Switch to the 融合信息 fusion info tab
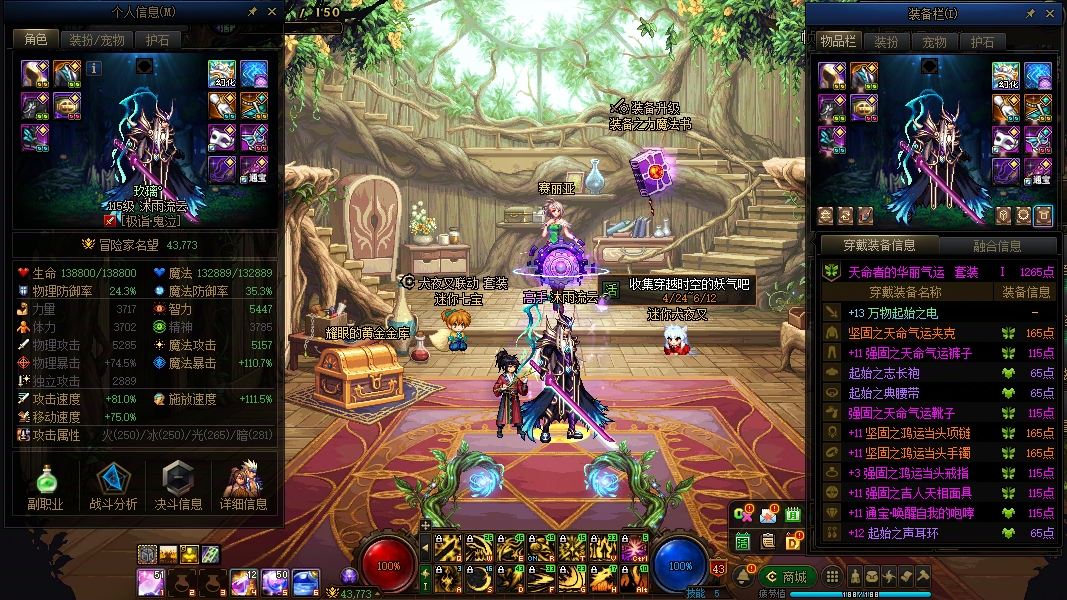Viewport: 1067px width, 600px height. click(x=996, y=245)
